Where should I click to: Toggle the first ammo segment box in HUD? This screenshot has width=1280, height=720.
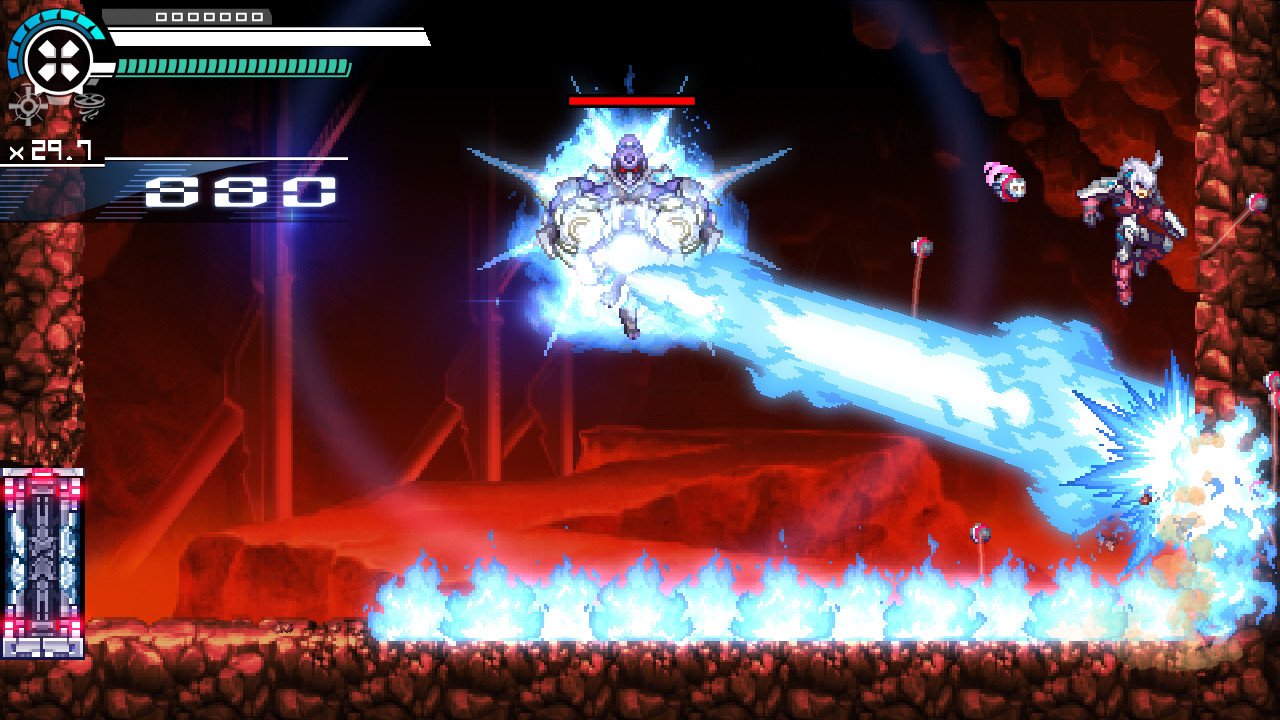pos(163,17)
